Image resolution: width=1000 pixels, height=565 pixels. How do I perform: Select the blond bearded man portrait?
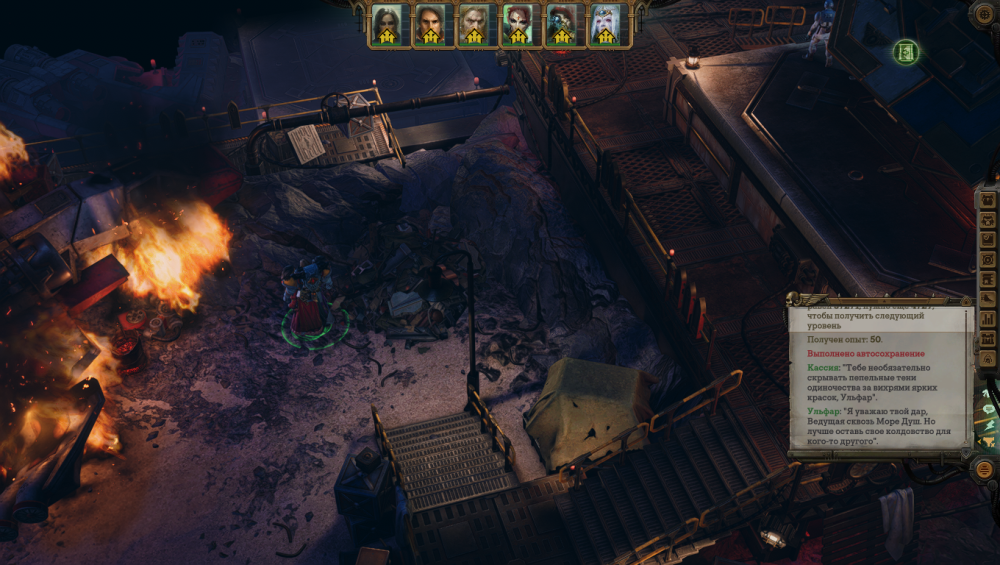coord(474,23)
